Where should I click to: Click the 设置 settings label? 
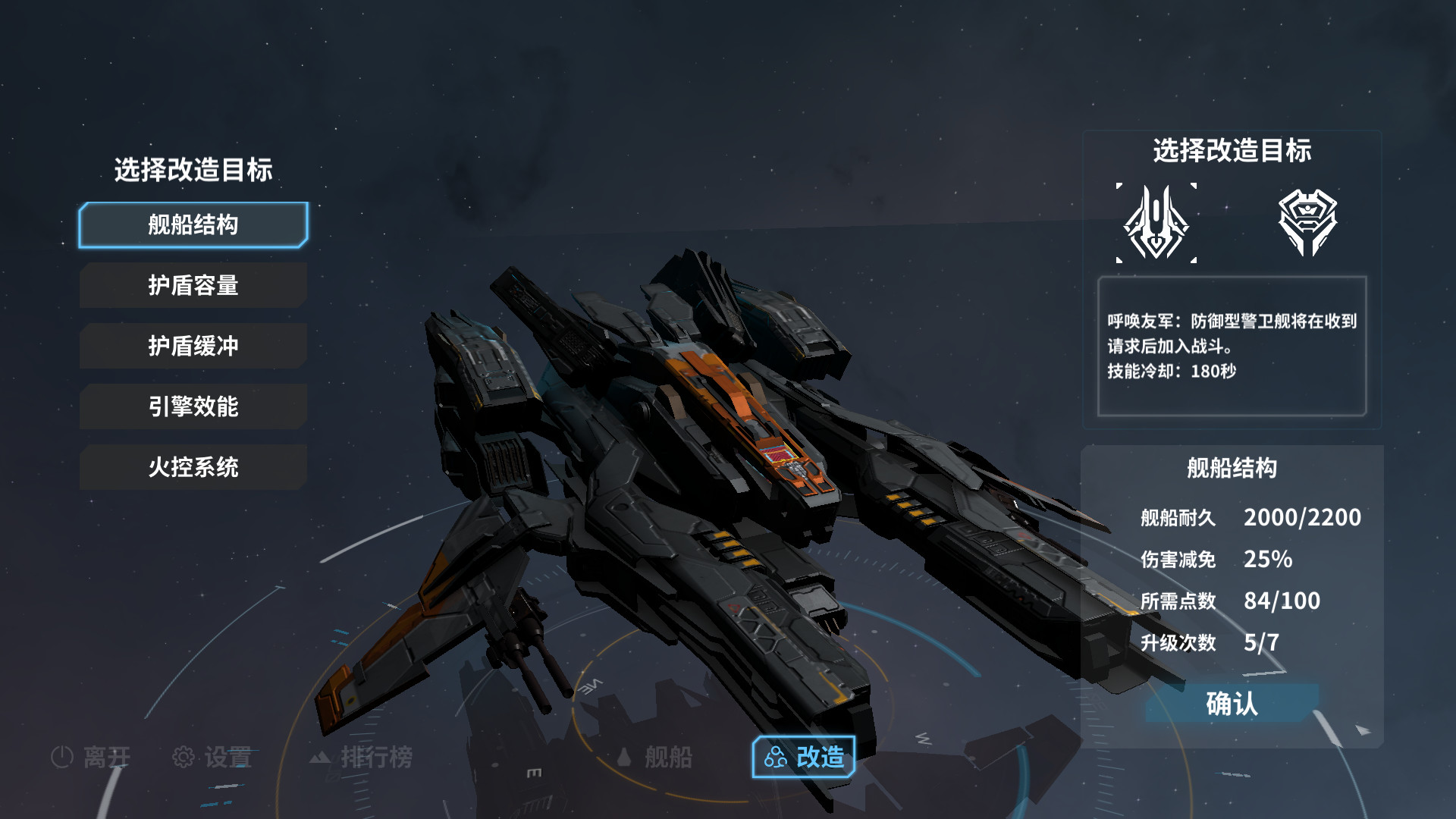click(227, 756)
